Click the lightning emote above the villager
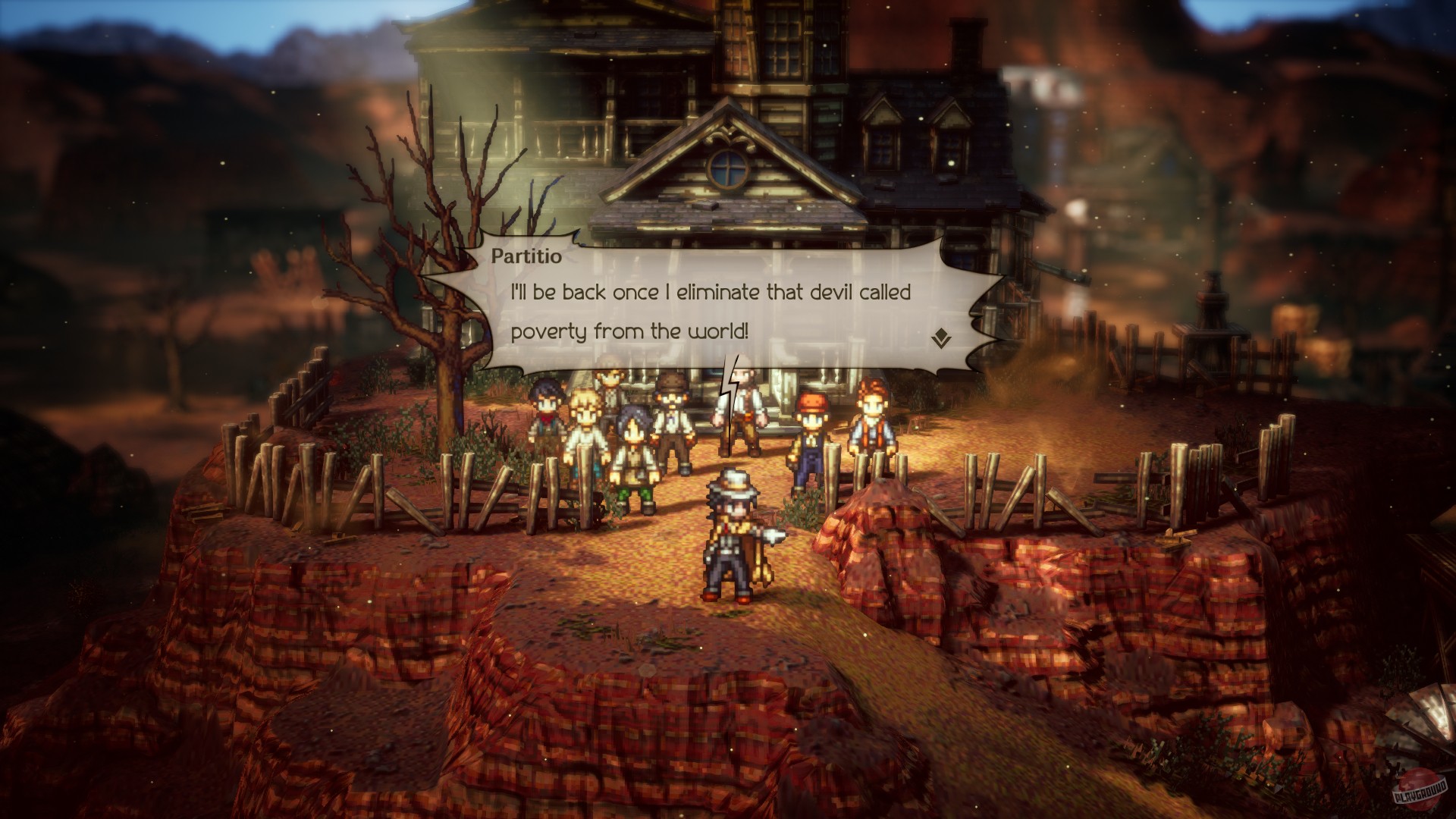The height and width of the screenshot is (819, 1456). (730, 387)
